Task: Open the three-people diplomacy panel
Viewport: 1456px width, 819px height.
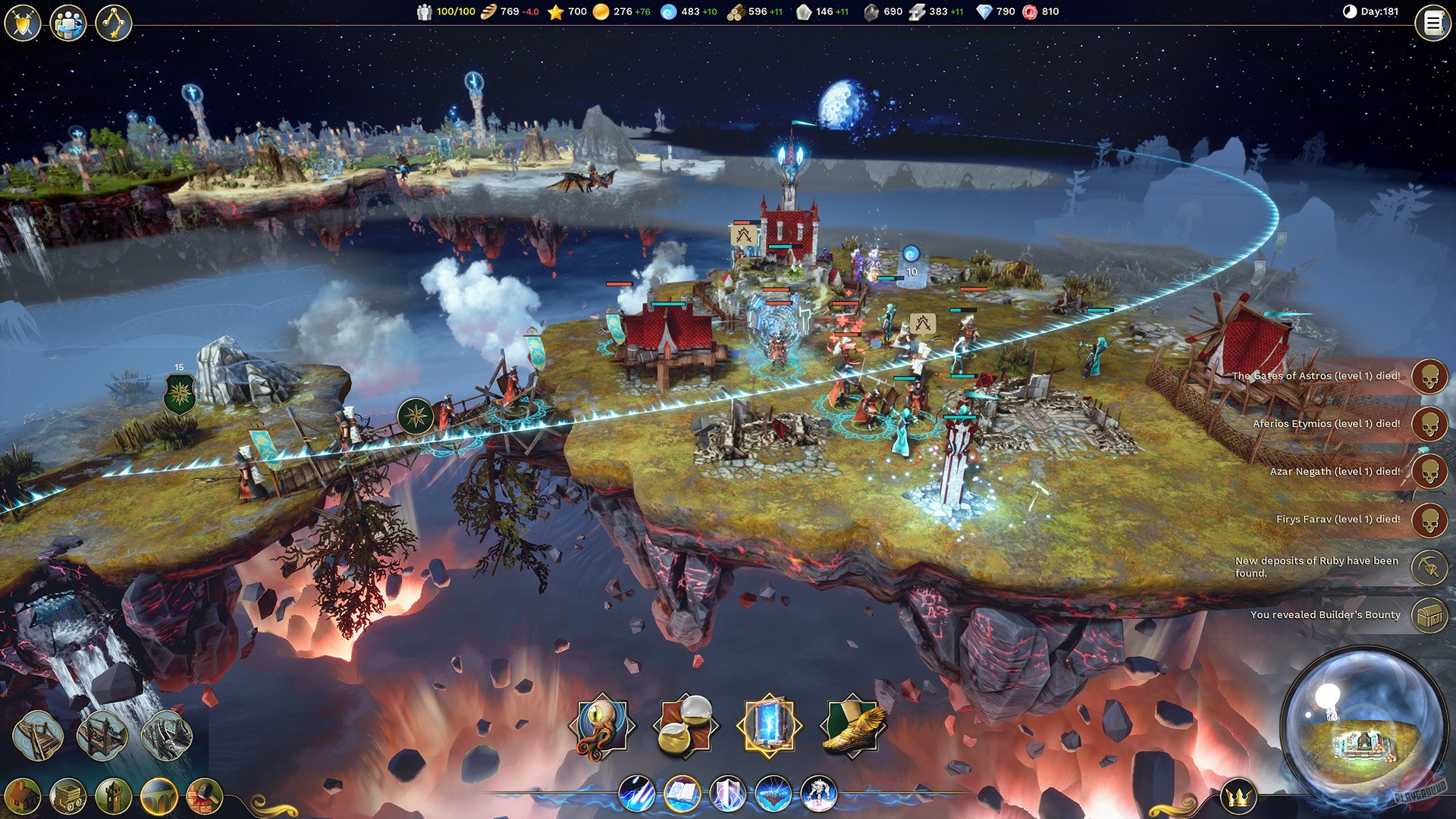Action: (x=68, y=23)
